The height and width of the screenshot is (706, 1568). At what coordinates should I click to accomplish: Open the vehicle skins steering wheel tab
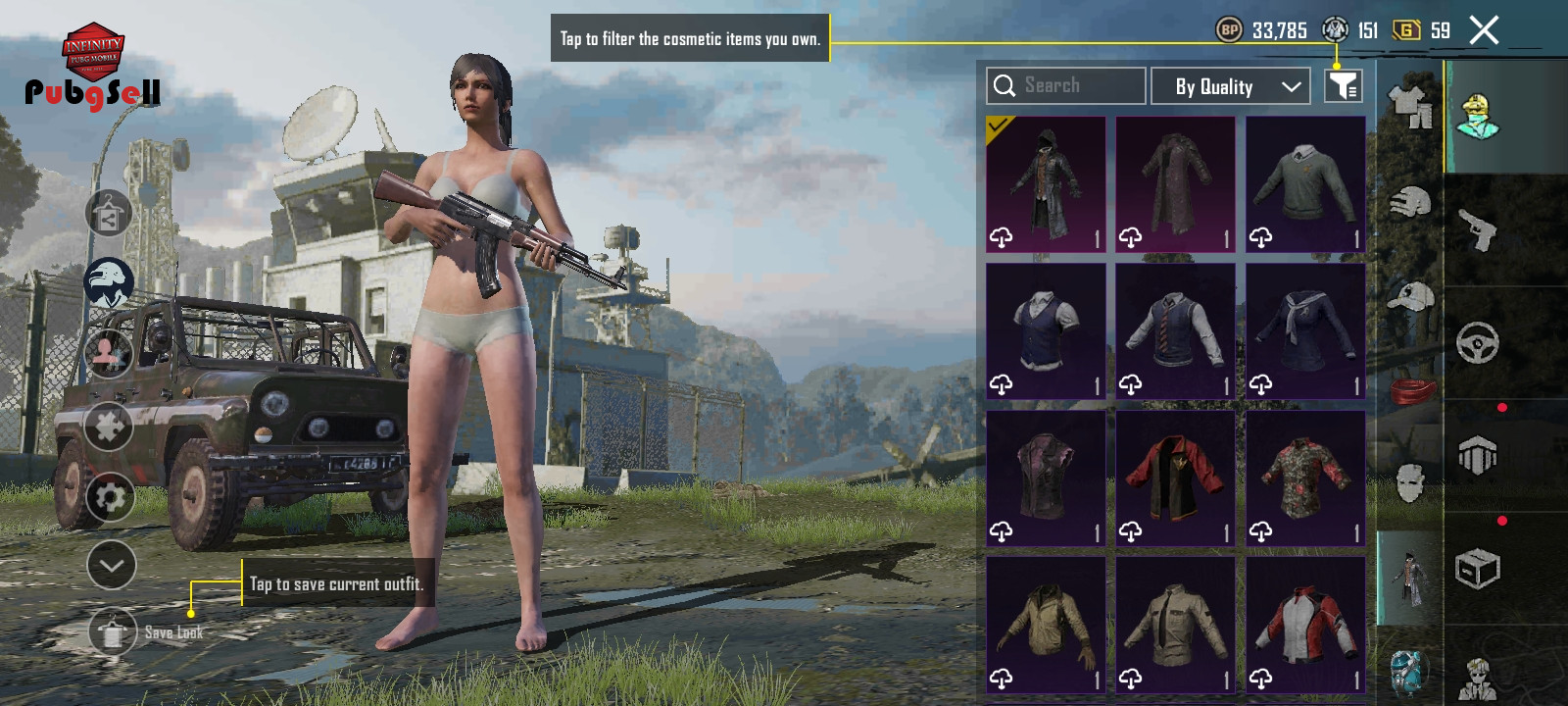pos(1478,343)
